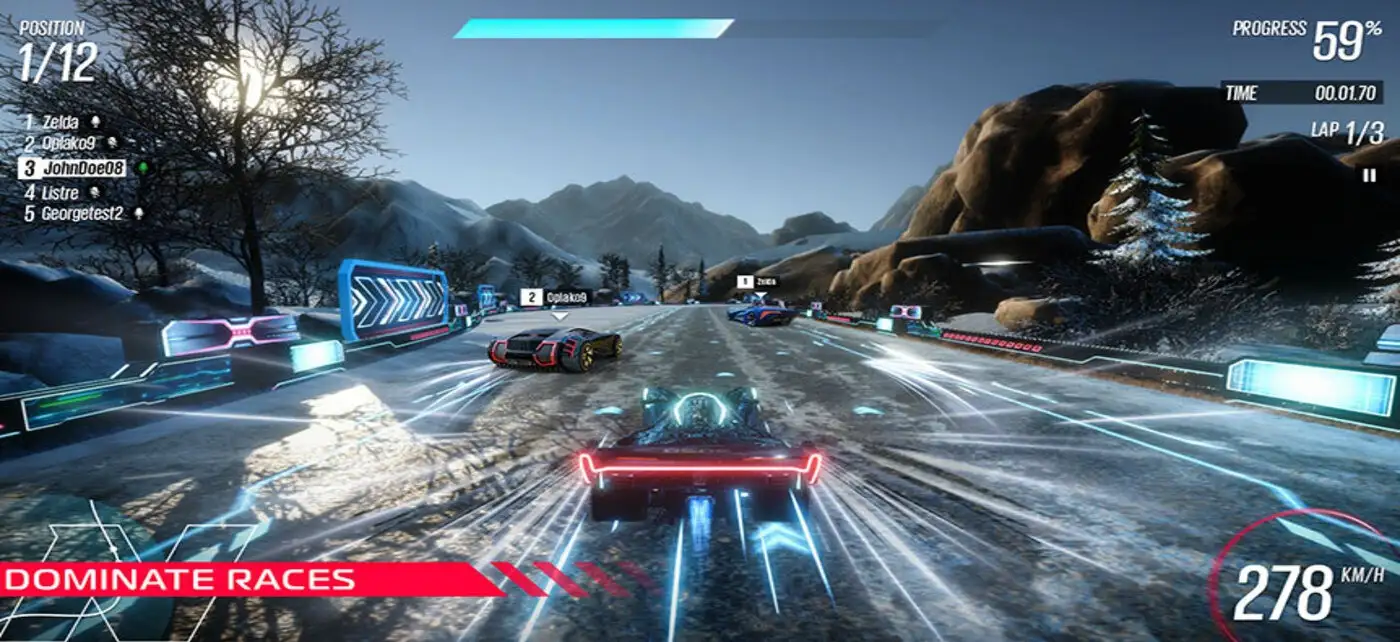The height and width of the screenshot is (642, 1400).
Task: Click the Oplako9 name tag above the car
Action: pos(557,297)
